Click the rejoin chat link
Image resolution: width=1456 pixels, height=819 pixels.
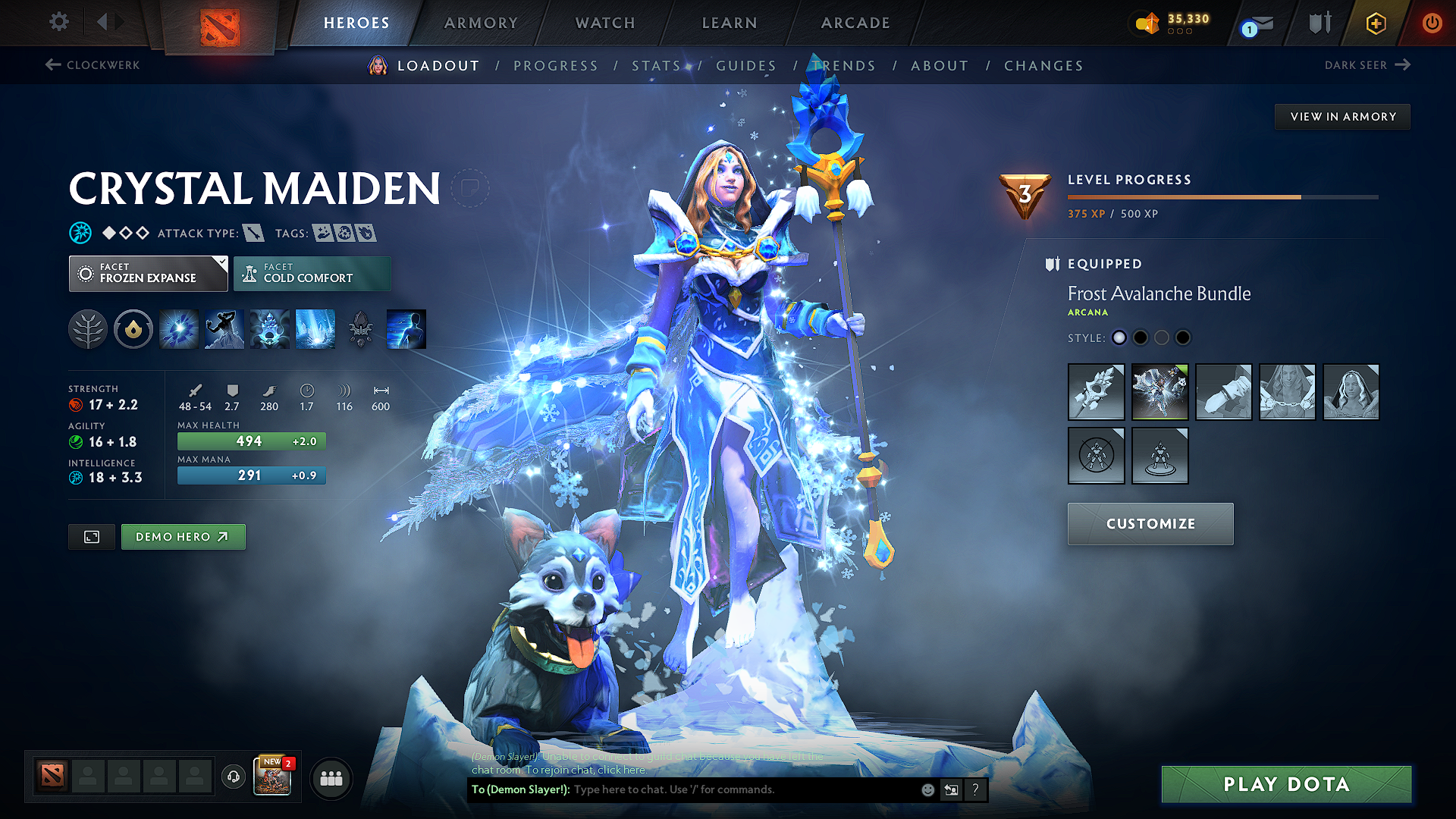pos(623,770)
